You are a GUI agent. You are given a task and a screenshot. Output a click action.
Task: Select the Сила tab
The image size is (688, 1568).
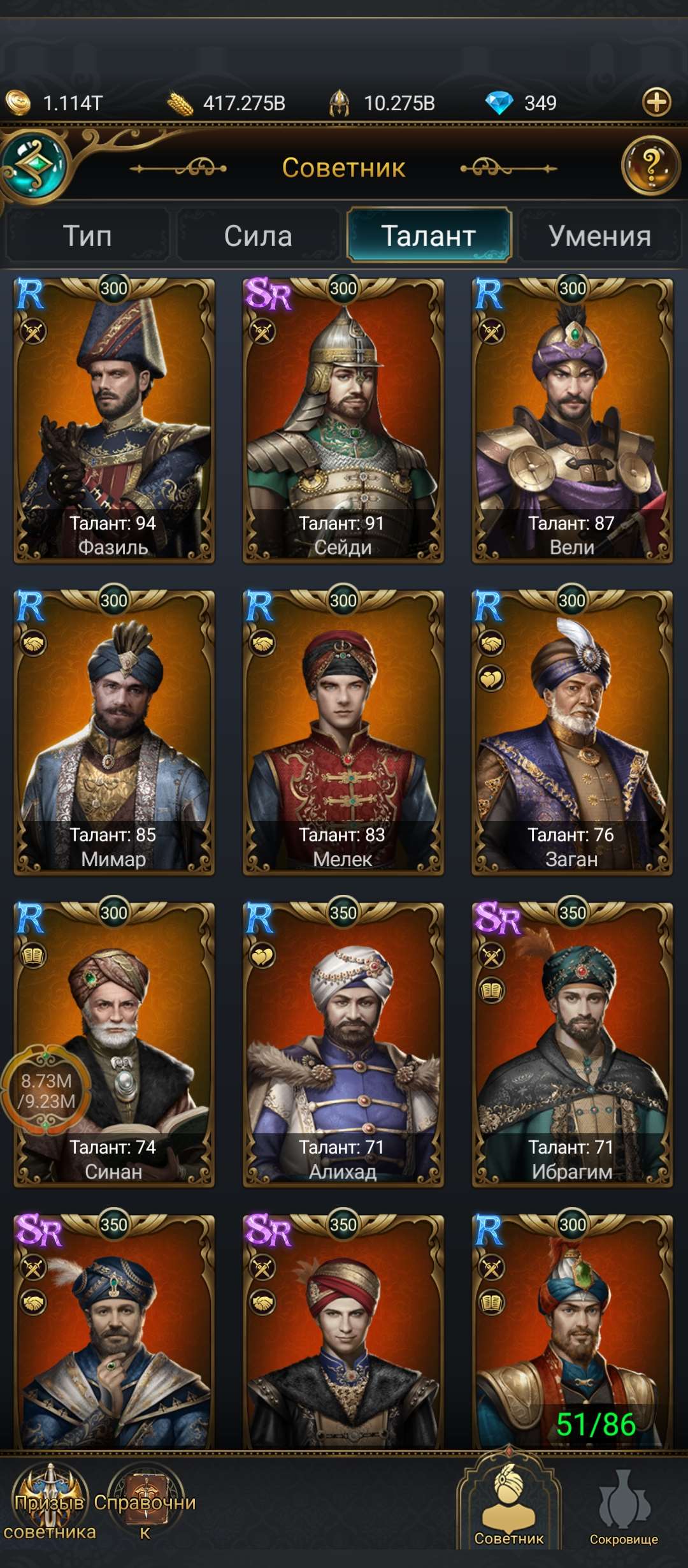tap(258, 236)
